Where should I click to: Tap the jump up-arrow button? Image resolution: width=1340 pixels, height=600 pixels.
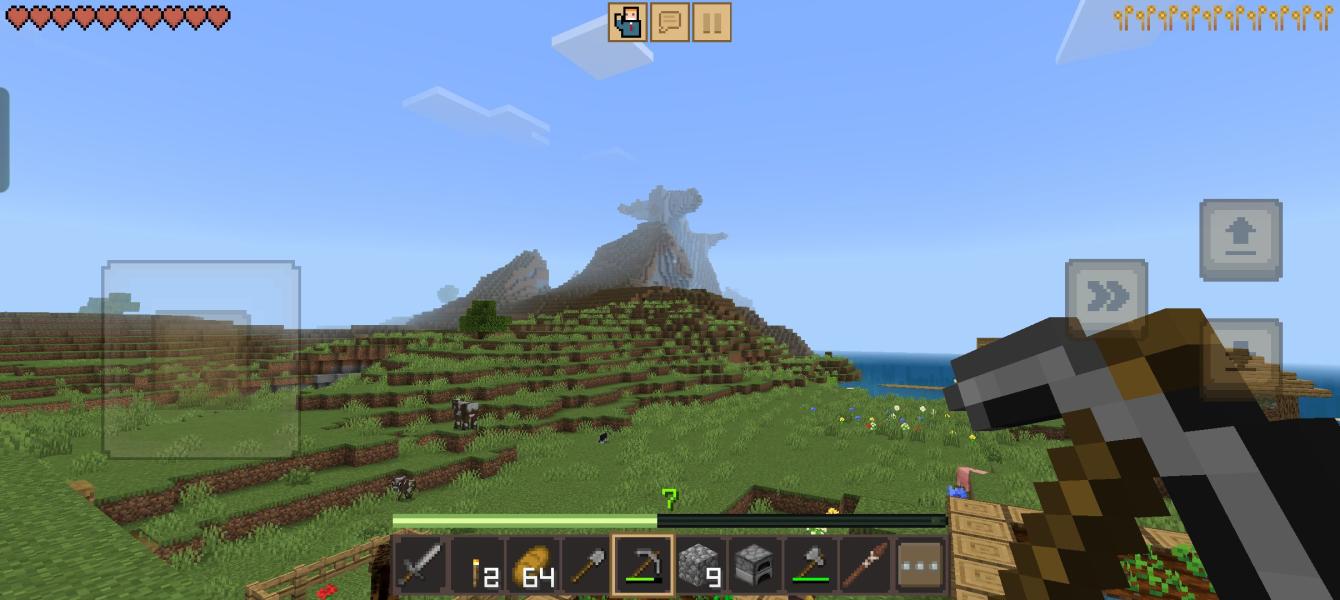tap(1241, 240)
